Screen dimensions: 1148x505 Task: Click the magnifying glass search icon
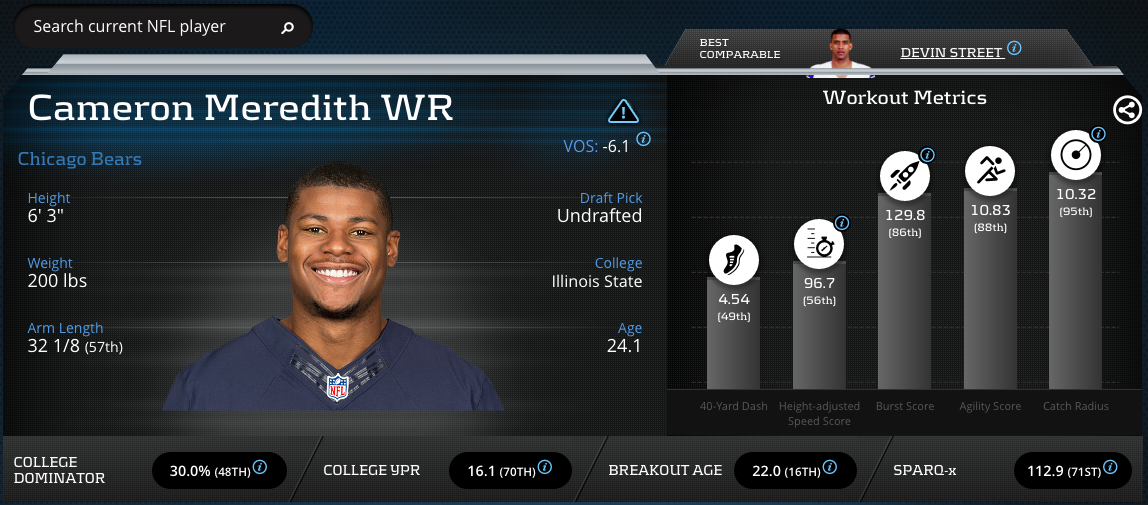point(288,28)
